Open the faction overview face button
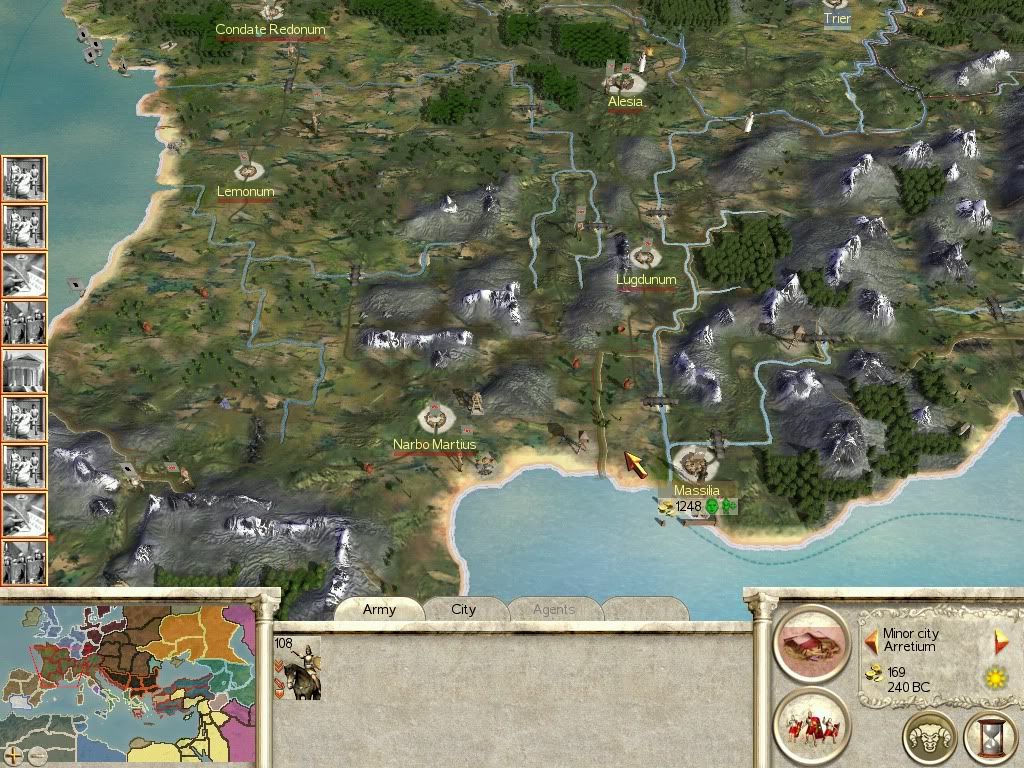Image resolution: width=1024 pixels, height=768 pixels. pos(929,738)
